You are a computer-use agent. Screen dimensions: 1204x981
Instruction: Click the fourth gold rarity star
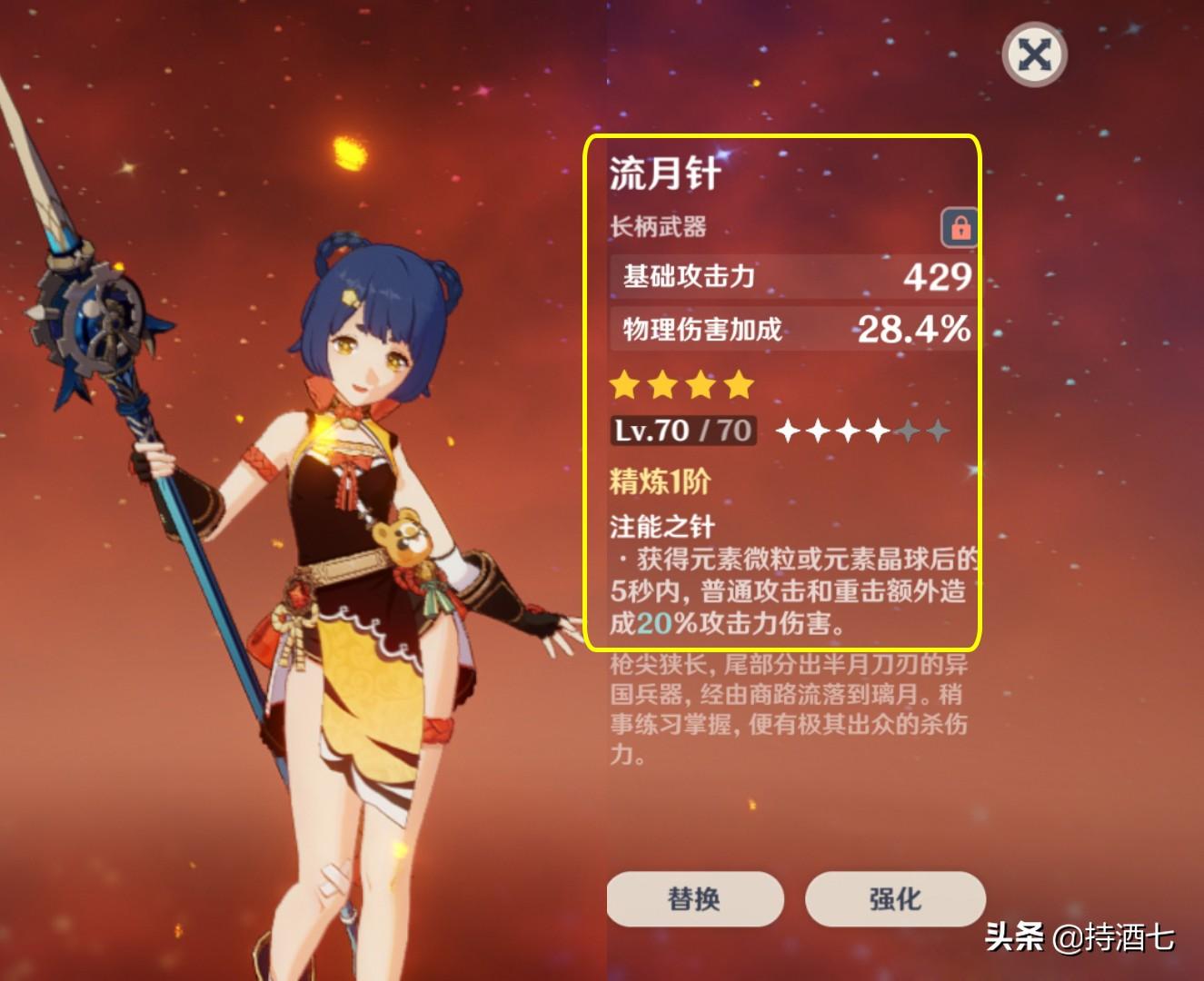737,385
